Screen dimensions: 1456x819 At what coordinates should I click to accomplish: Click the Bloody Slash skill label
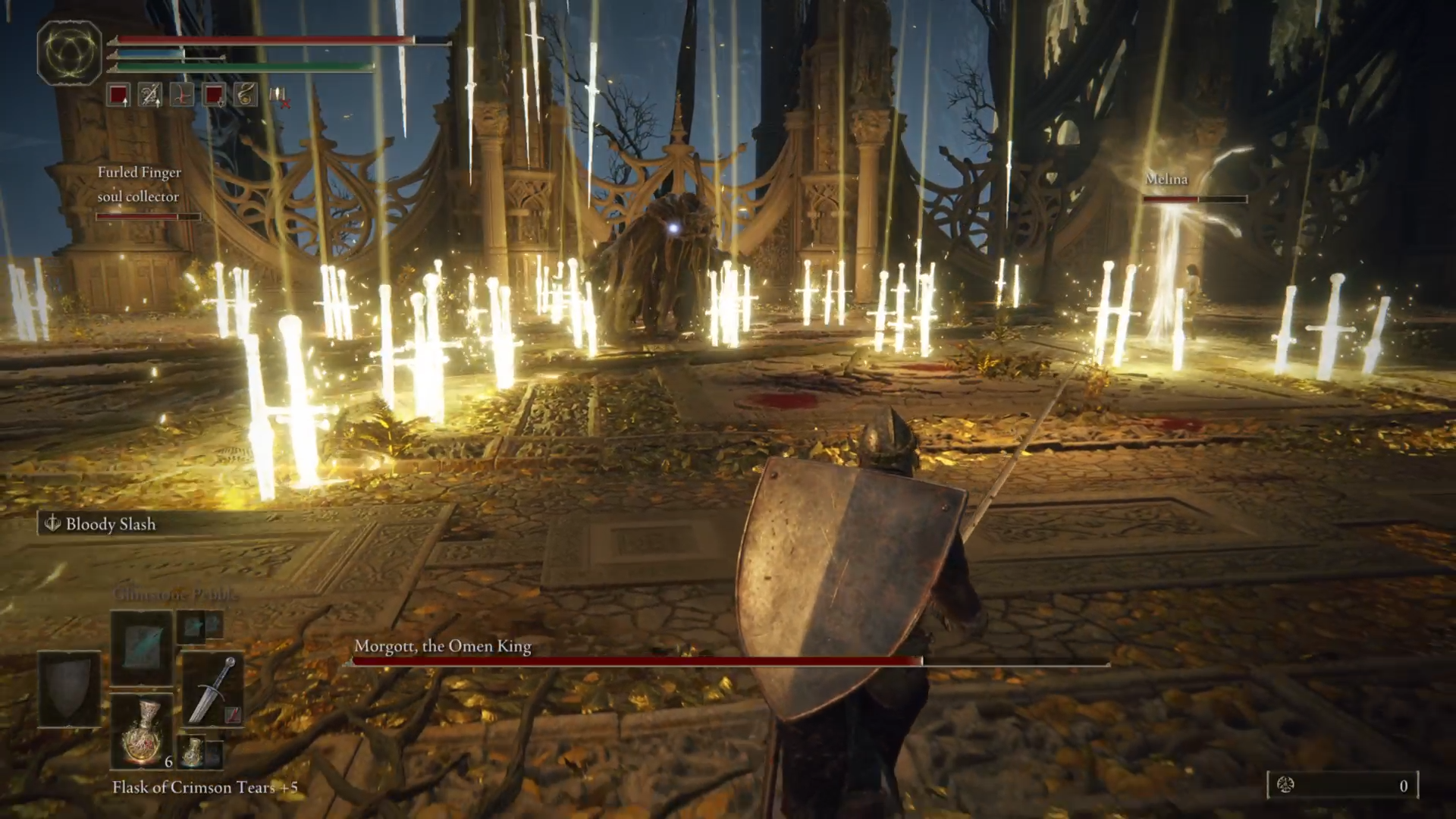(x=110, y=524)
